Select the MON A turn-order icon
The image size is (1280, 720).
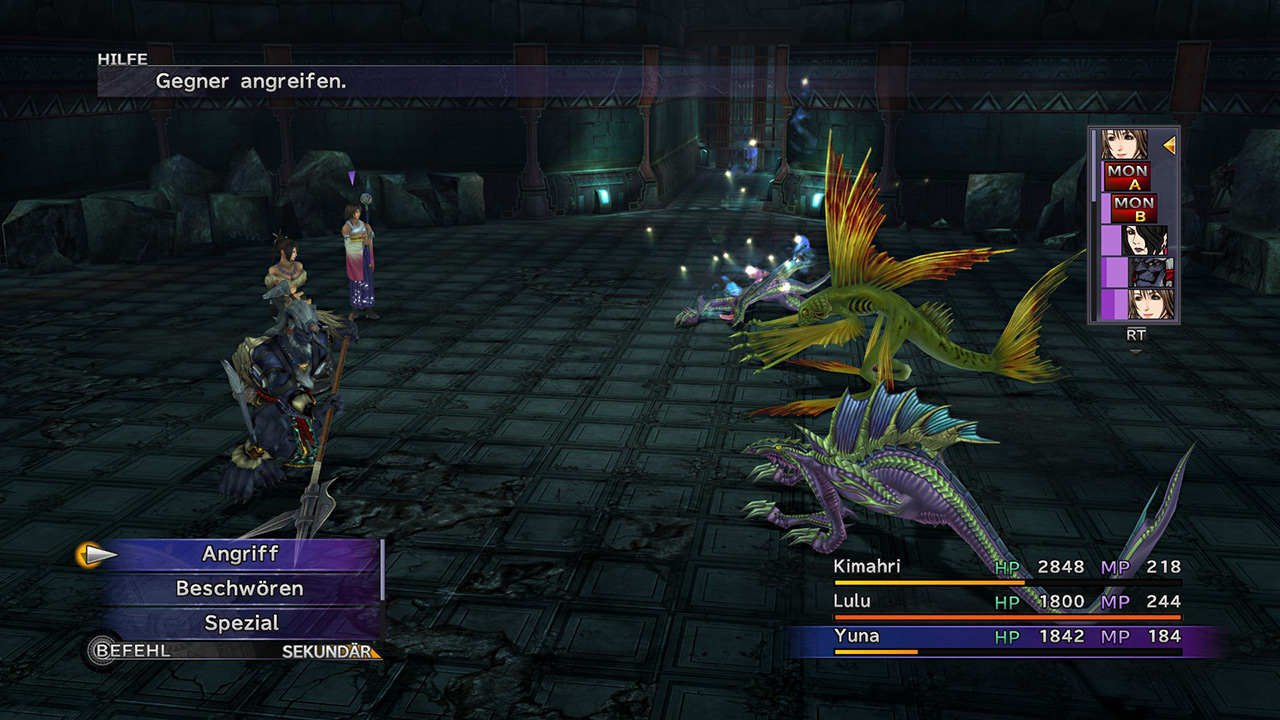(x=1127, y=176)
